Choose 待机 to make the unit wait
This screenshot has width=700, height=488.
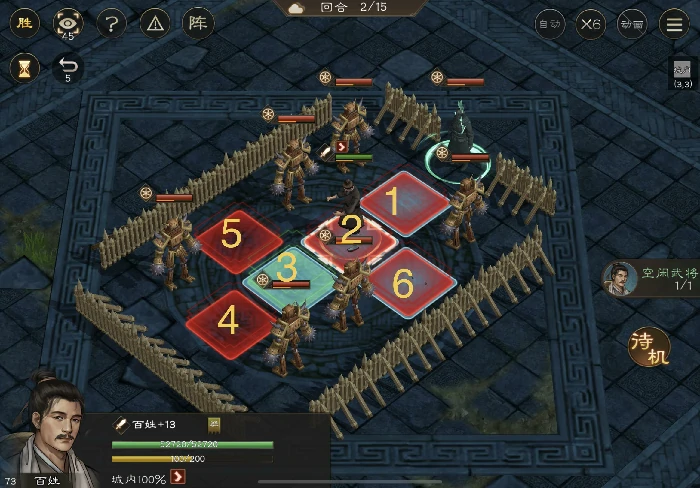pyautogui.click(x=648, y=345)
